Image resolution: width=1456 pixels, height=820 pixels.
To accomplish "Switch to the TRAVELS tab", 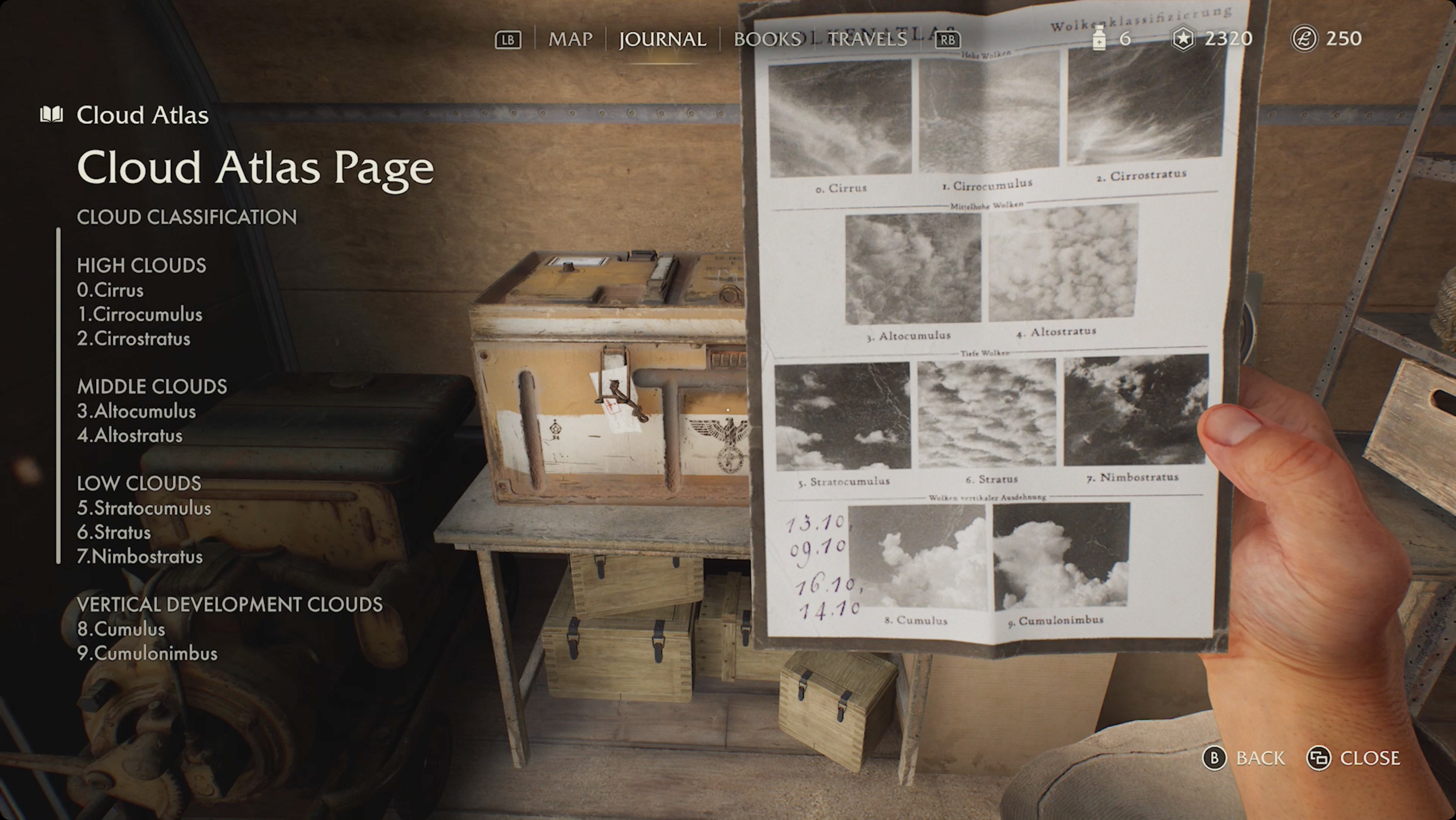I will point(867,39).
